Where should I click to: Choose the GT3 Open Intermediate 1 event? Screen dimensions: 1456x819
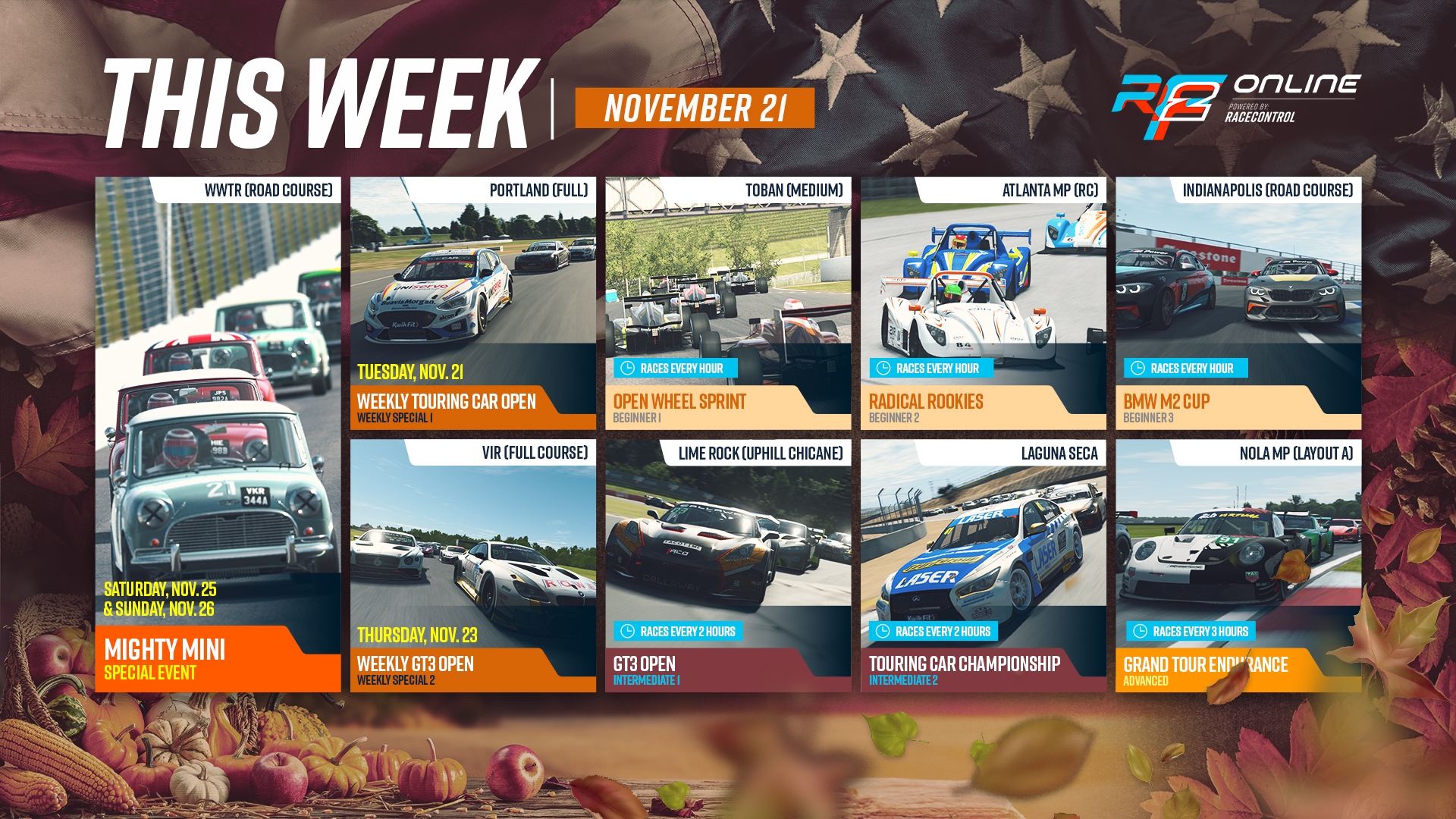(x=728, y=566)
